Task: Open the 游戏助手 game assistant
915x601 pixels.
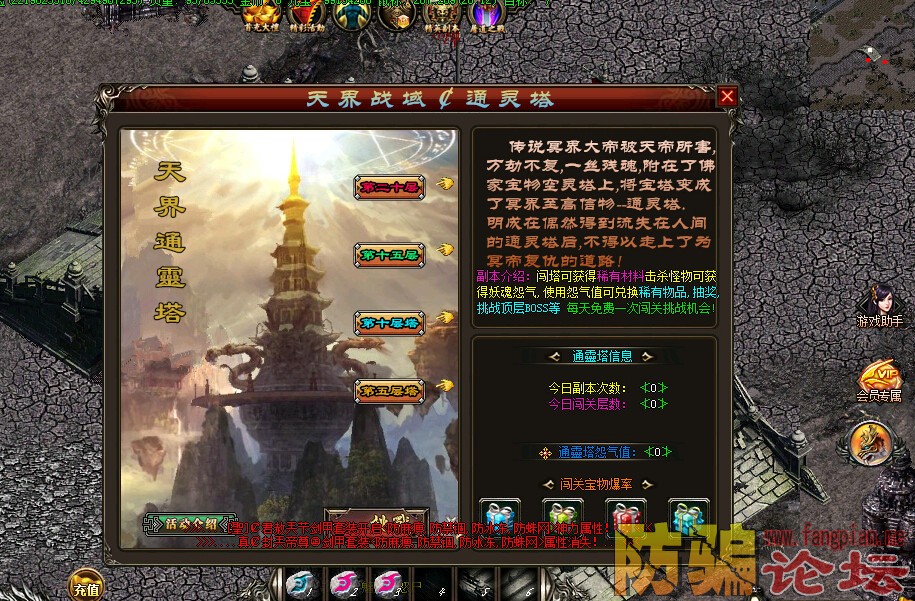Action: pyautogui.click(x=880, y=304)
